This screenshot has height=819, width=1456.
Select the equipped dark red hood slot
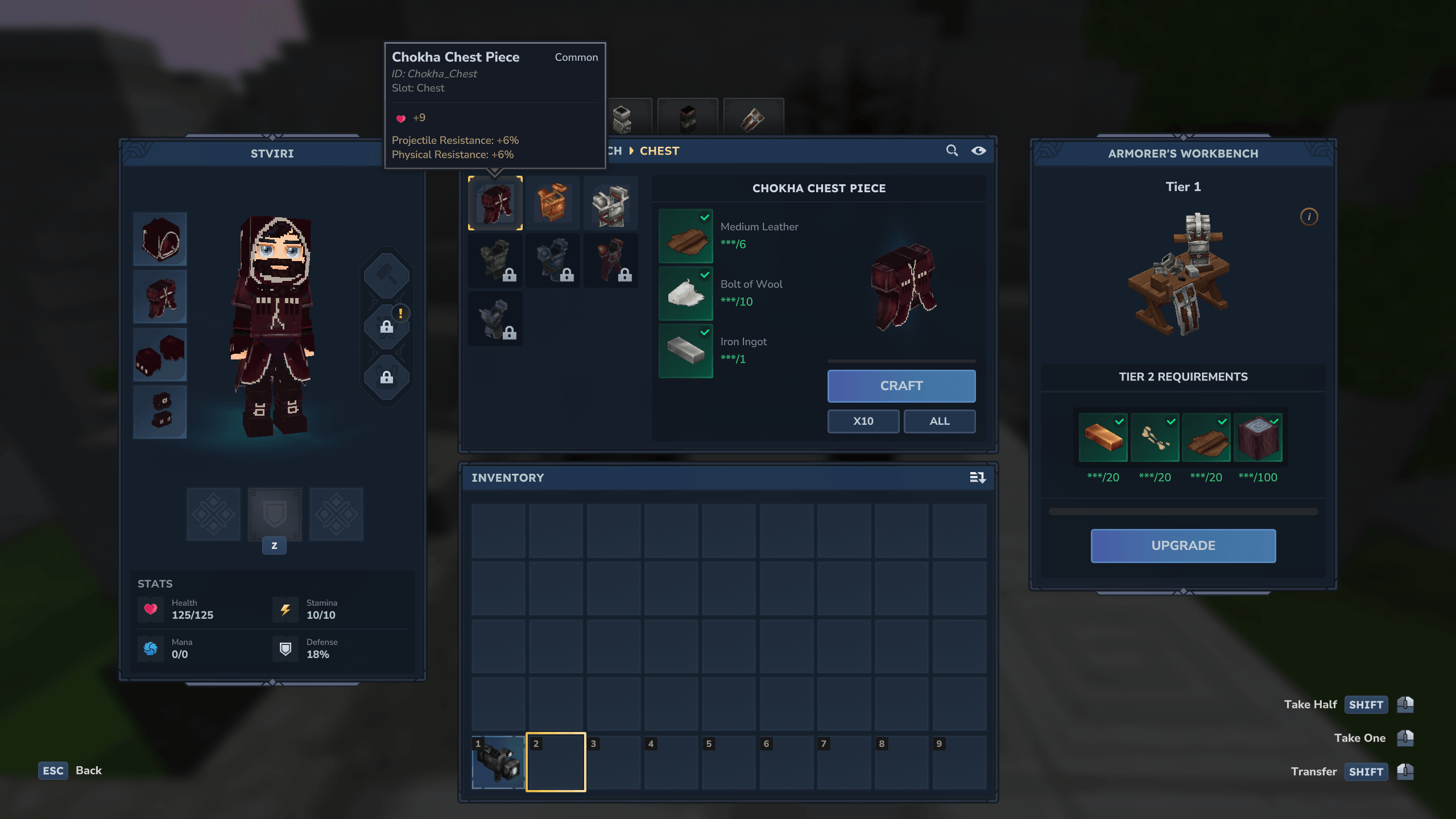click(160, 239)
